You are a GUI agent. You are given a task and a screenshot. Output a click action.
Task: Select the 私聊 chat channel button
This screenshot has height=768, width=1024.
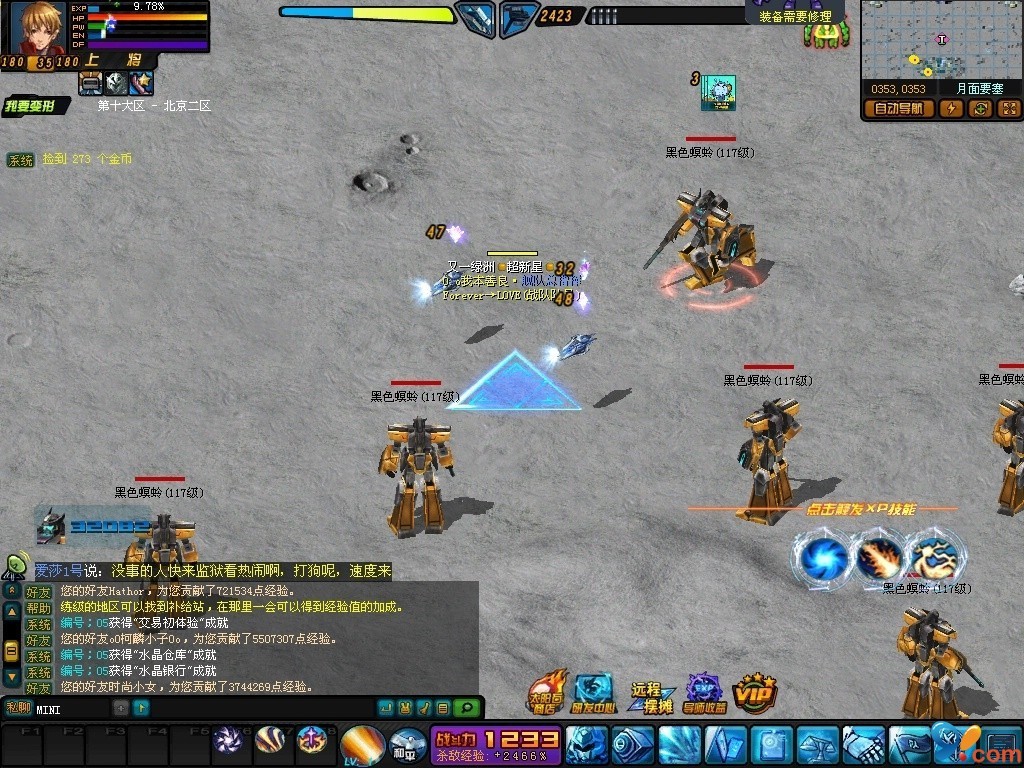click(17, 708)
